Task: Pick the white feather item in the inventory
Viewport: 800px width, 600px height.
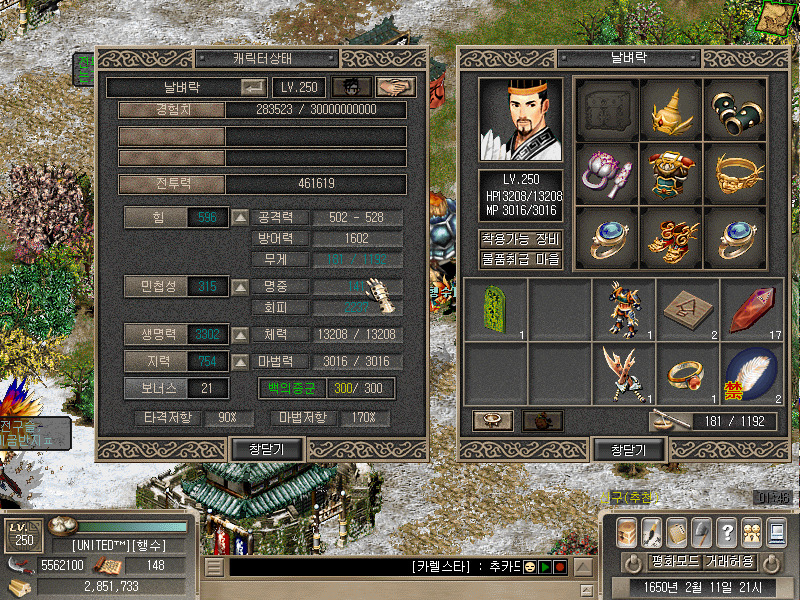Action: (x=751, y=373)
